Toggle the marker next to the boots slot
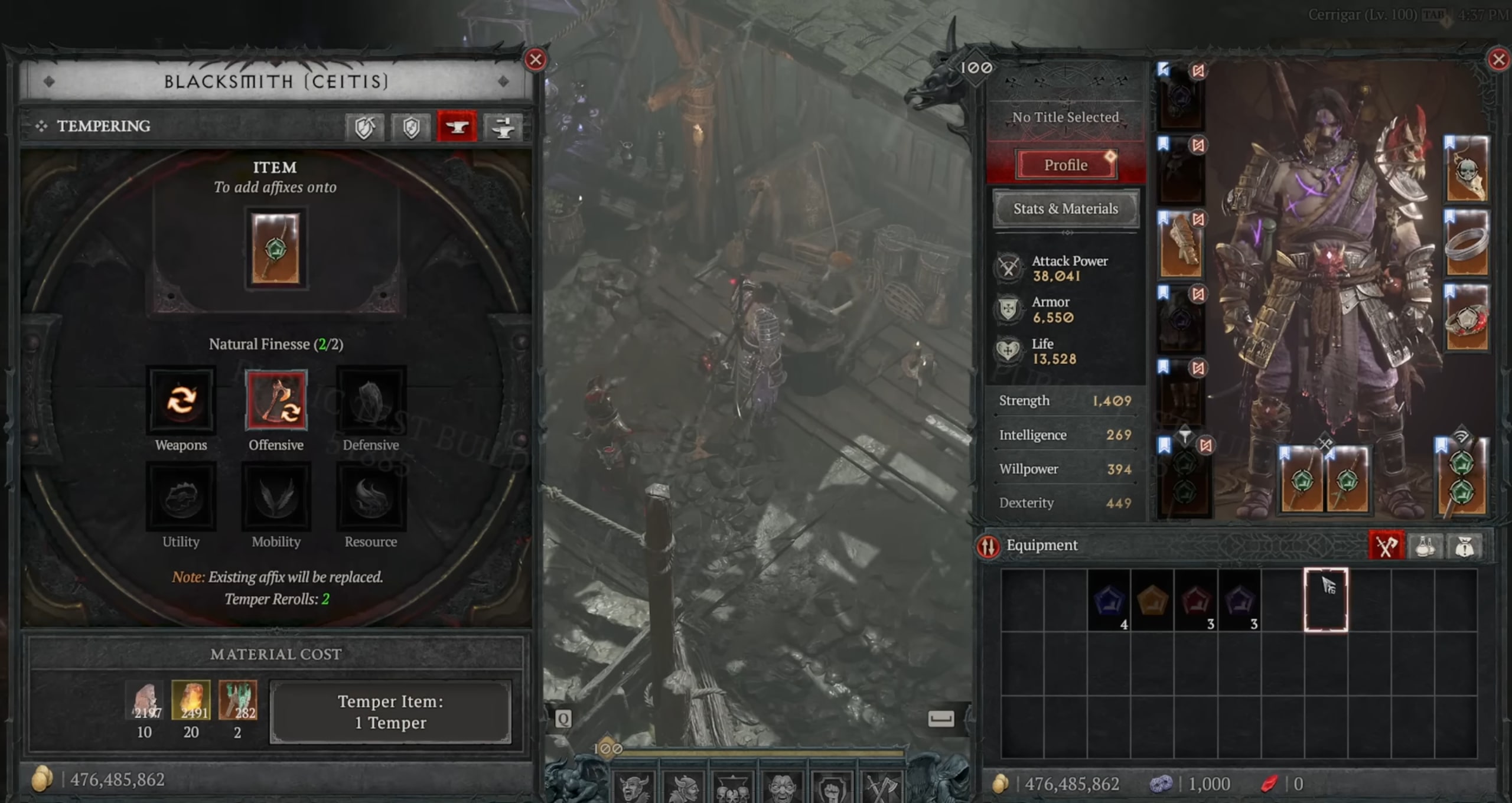This screenshot has width=1512, height=803. point(1164,366)
